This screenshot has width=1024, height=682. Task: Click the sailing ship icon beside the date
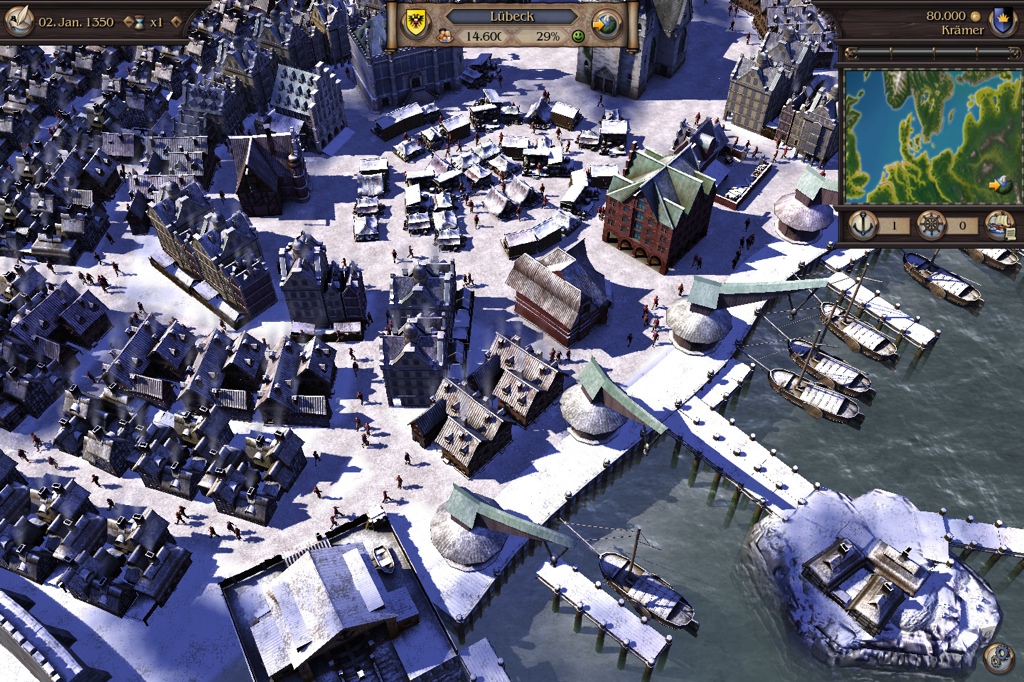coord(18,19)
